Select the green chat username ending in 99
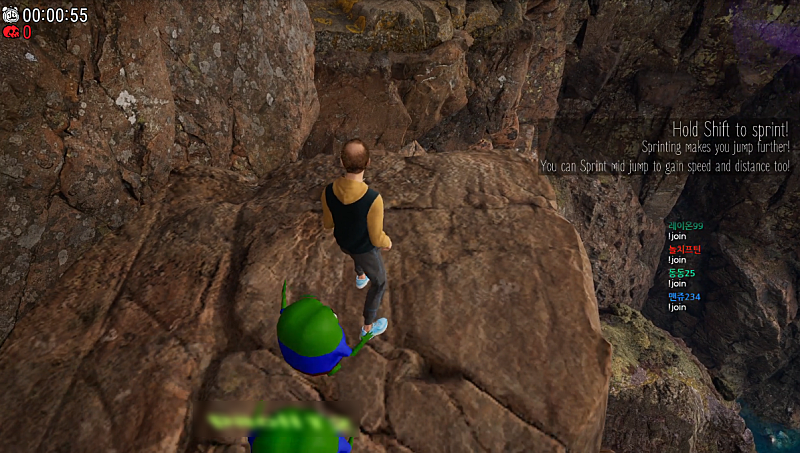 point(685,226)
